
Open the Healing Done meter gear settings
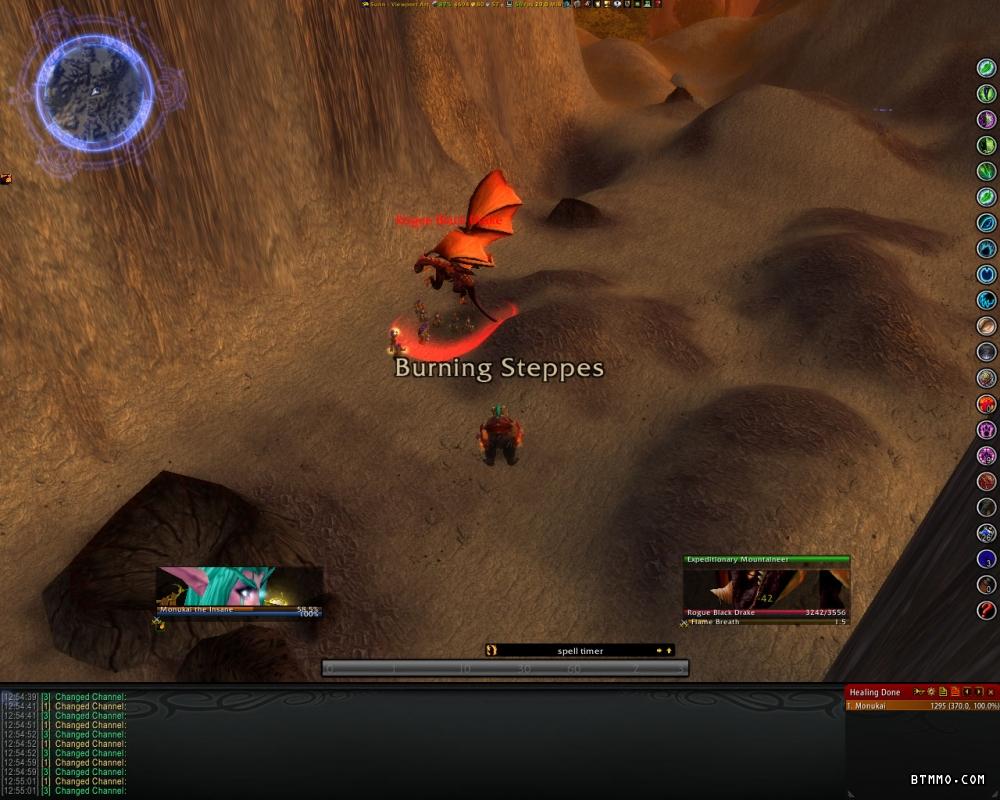(x=931, y=692)
